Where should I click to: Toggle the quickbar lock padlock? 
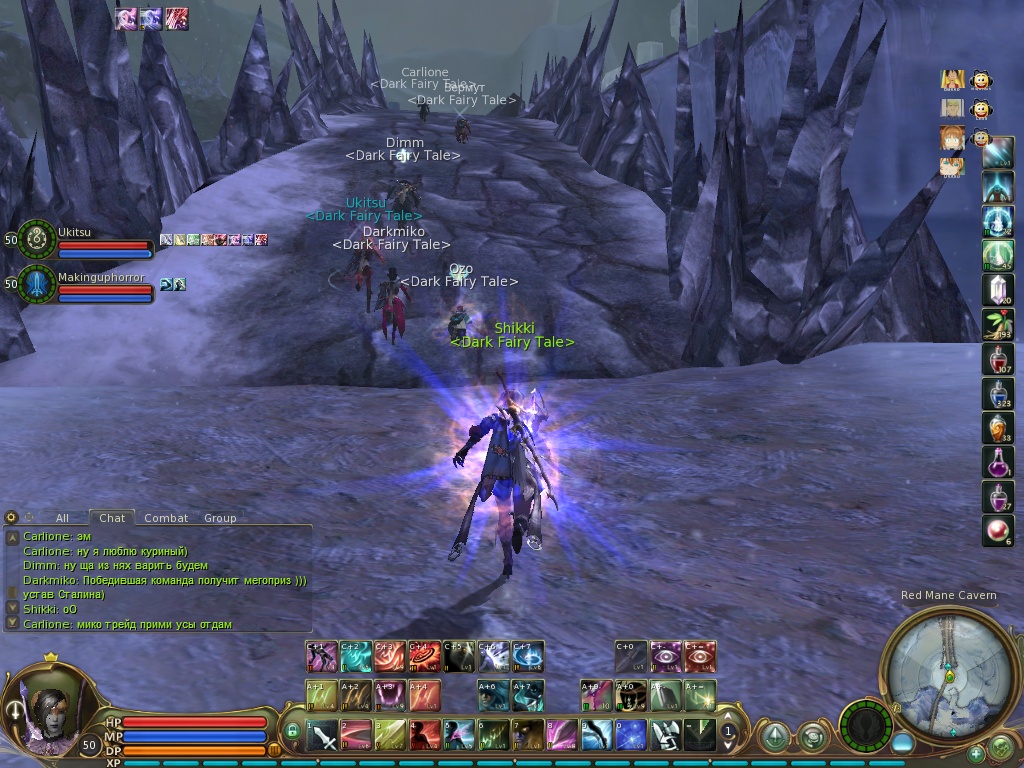[x=292, y=731]
